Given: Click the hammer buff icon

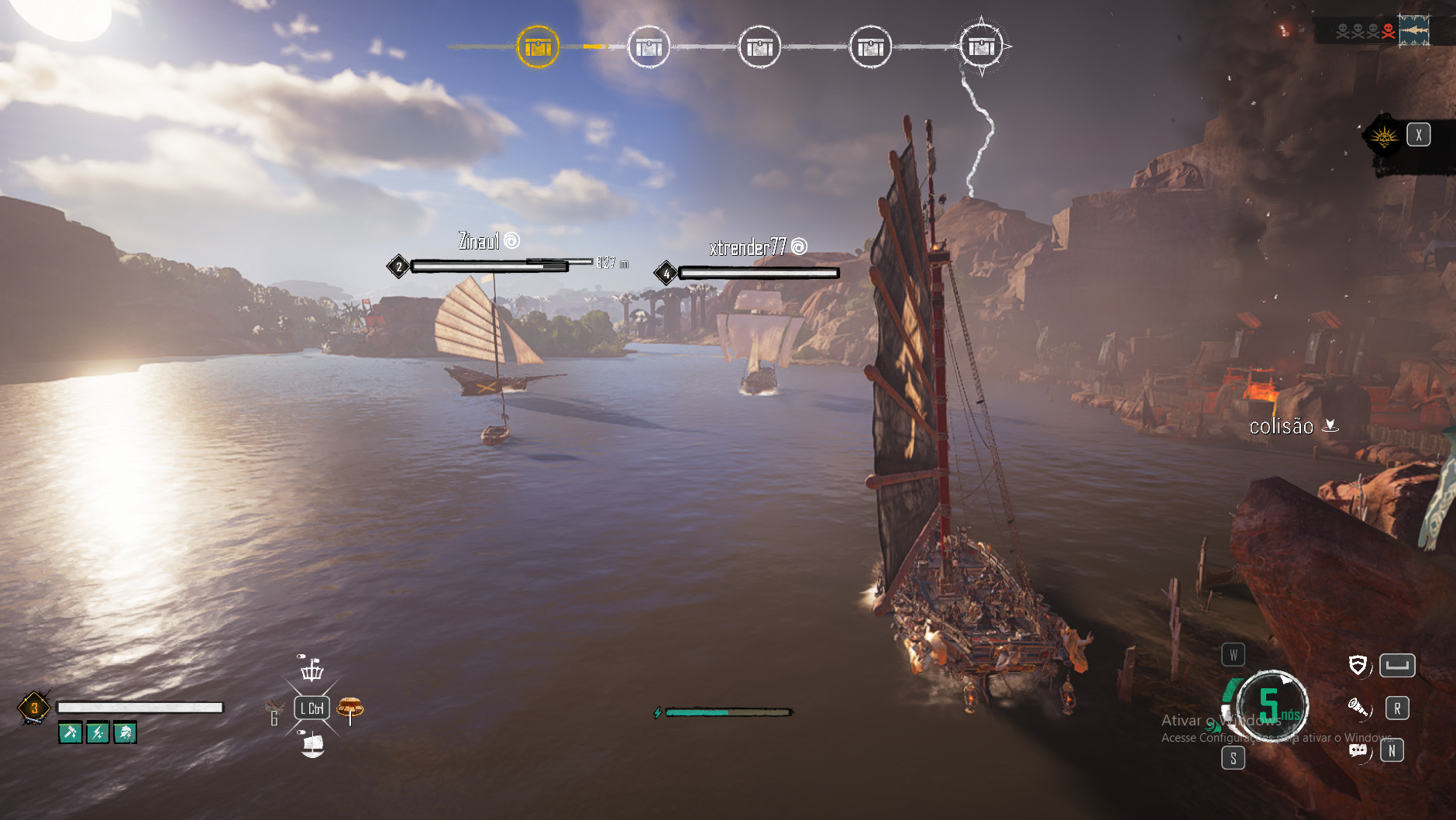Looking at the screenshot, I should 71,732.
